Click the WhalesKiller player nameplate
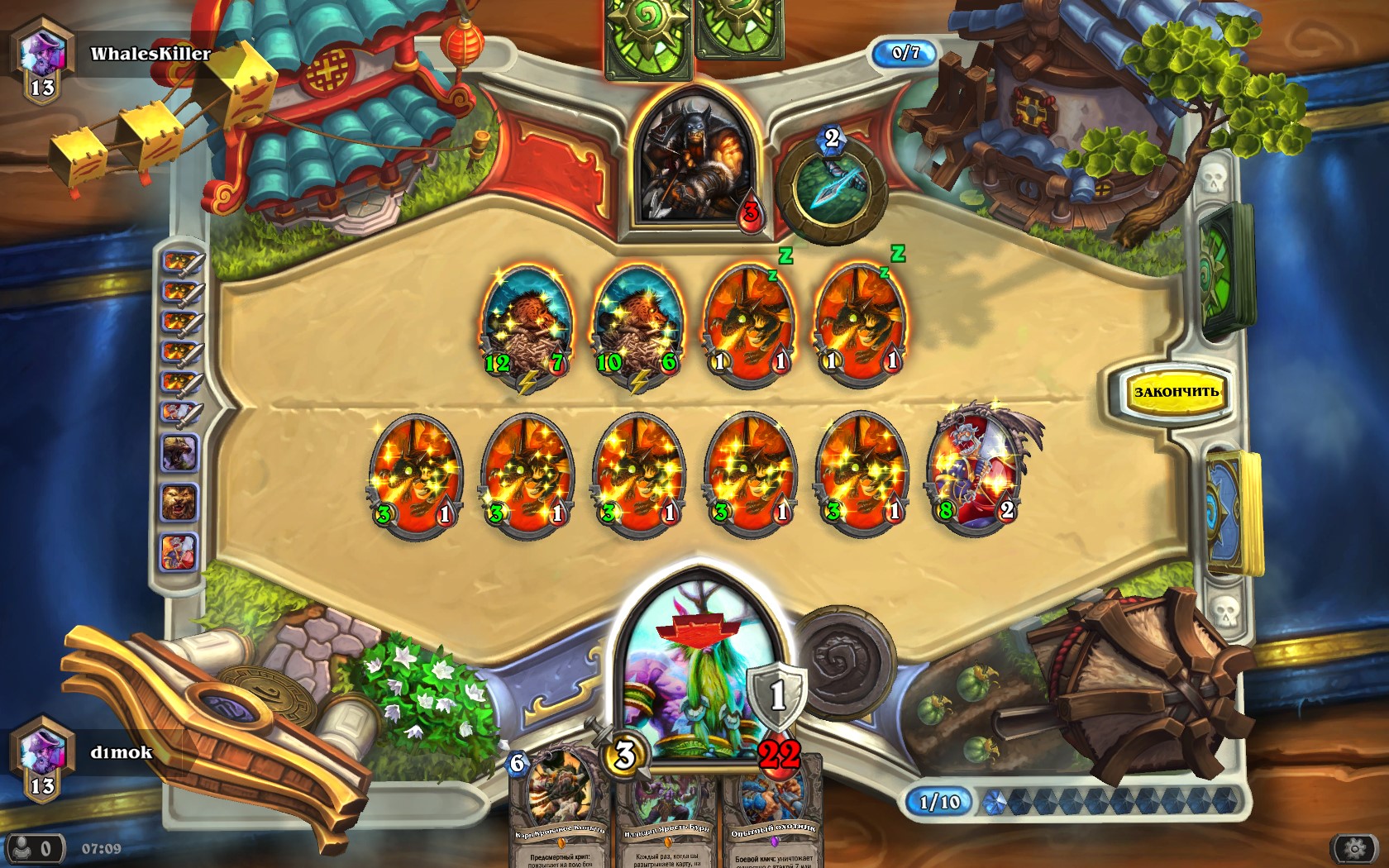This screenshot has height=868, width=1389. tap(149, 54)
